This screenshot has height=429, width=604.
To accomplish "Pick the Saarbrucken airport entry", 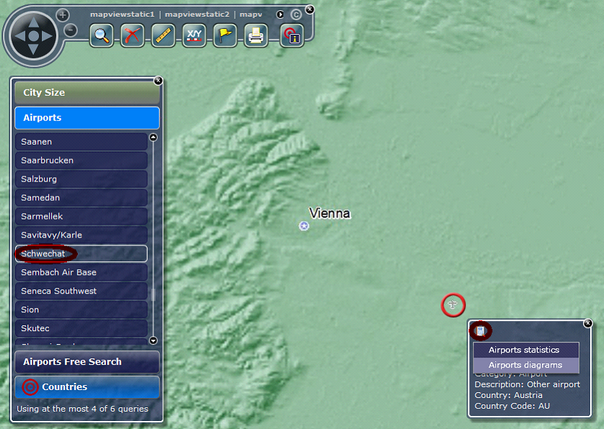I will [82, 160].
